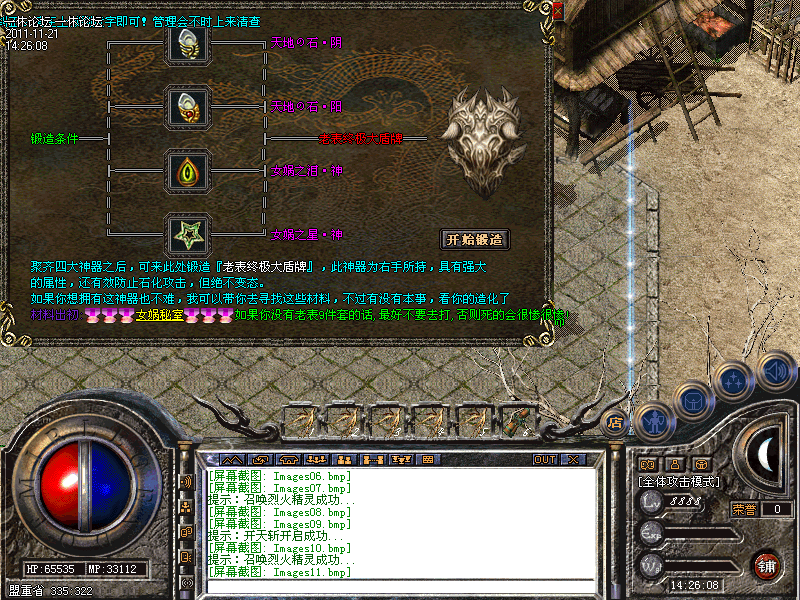Click the 开始锻造 forge button

476,240
